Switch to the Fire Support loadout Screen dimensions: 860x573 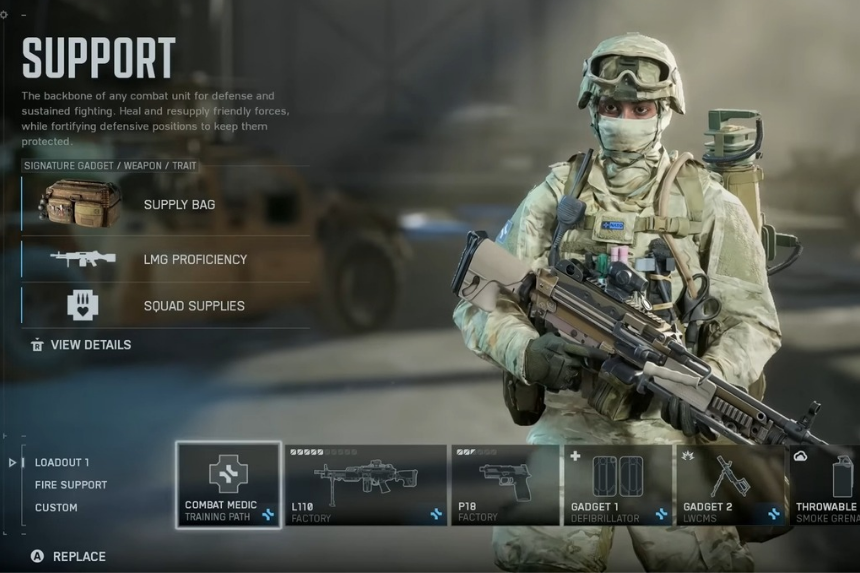pyautogui.click(x=70, y=485)
